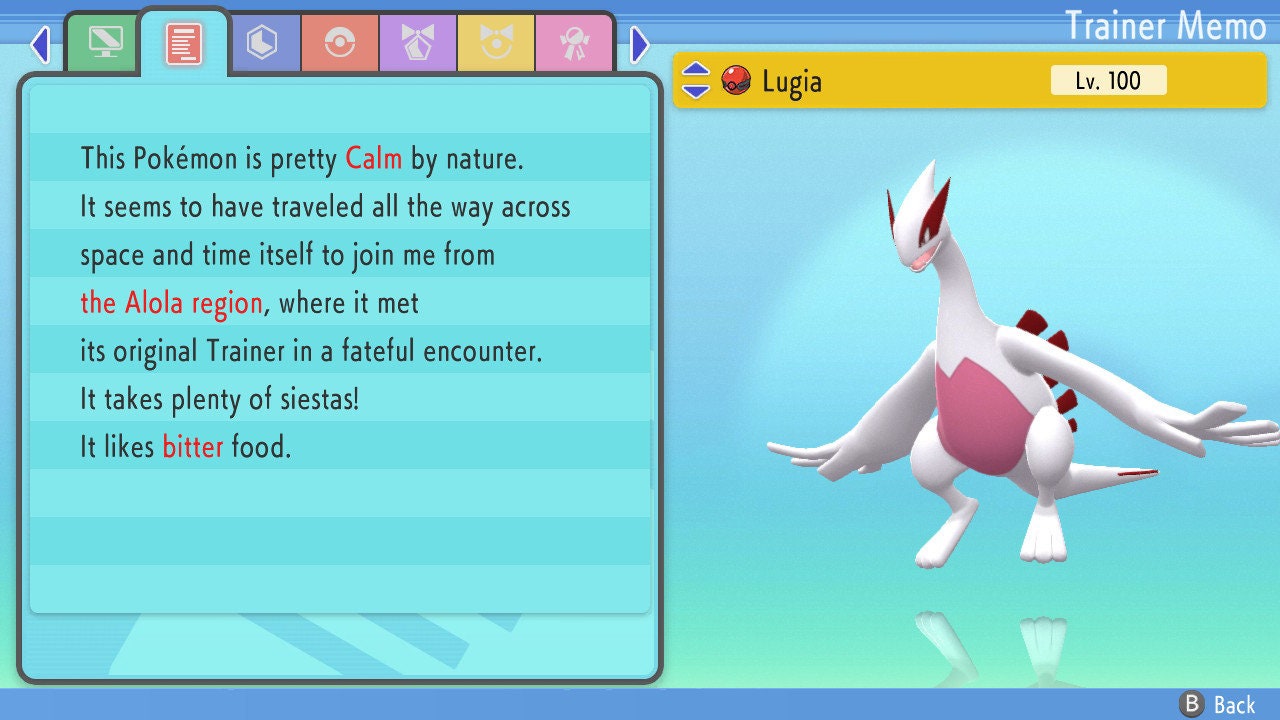This screenshot has height=720, width=1280.
Task: Click the left arrow before the tabs
Action: 40,44
